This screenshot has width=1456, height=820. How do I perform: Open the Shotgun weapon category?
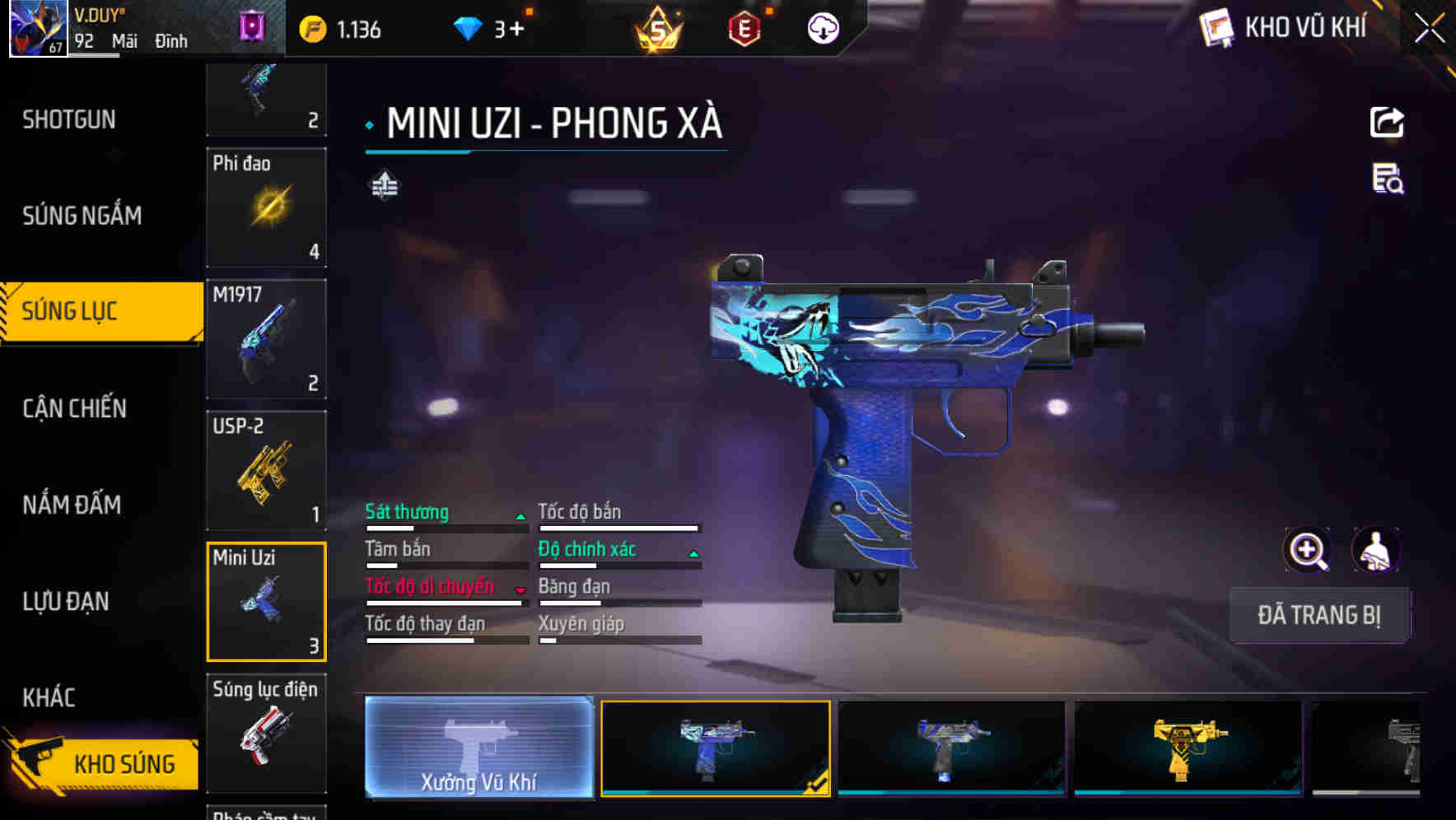click(x=69, y=119)
